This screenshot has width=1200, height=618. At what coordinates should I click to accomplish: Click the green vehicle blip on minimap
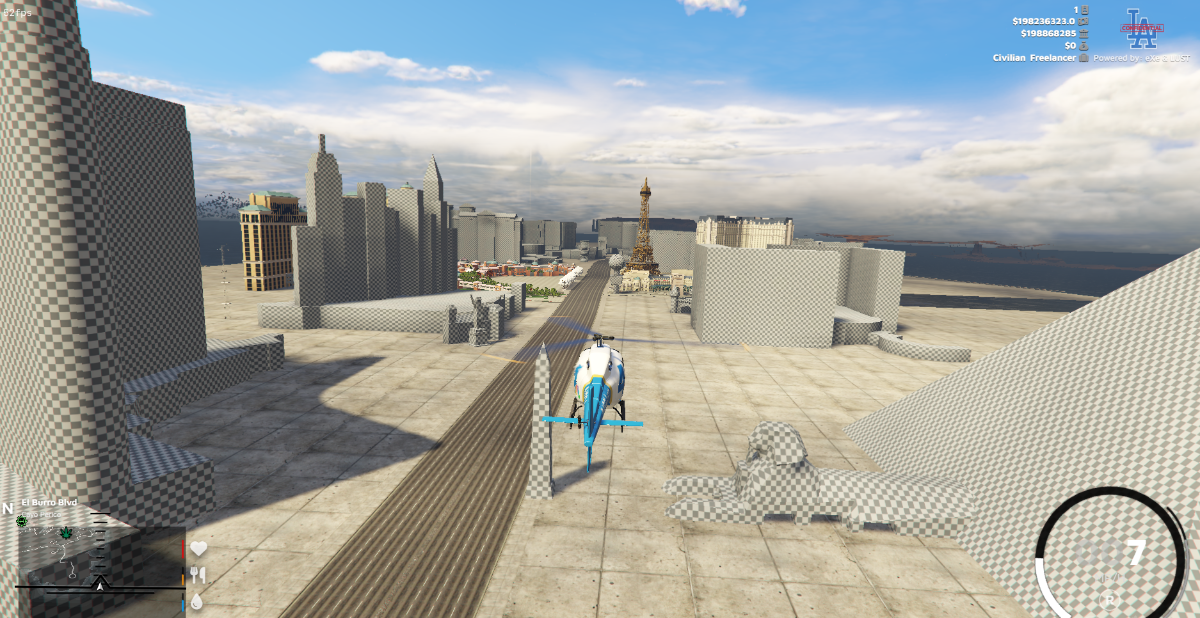tap(21, 522)
